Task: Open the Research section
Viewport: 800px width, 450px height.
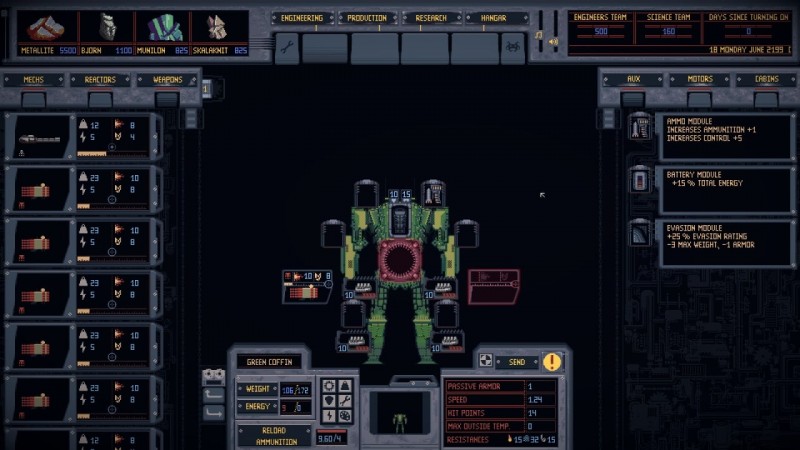Action: point(431,18)
